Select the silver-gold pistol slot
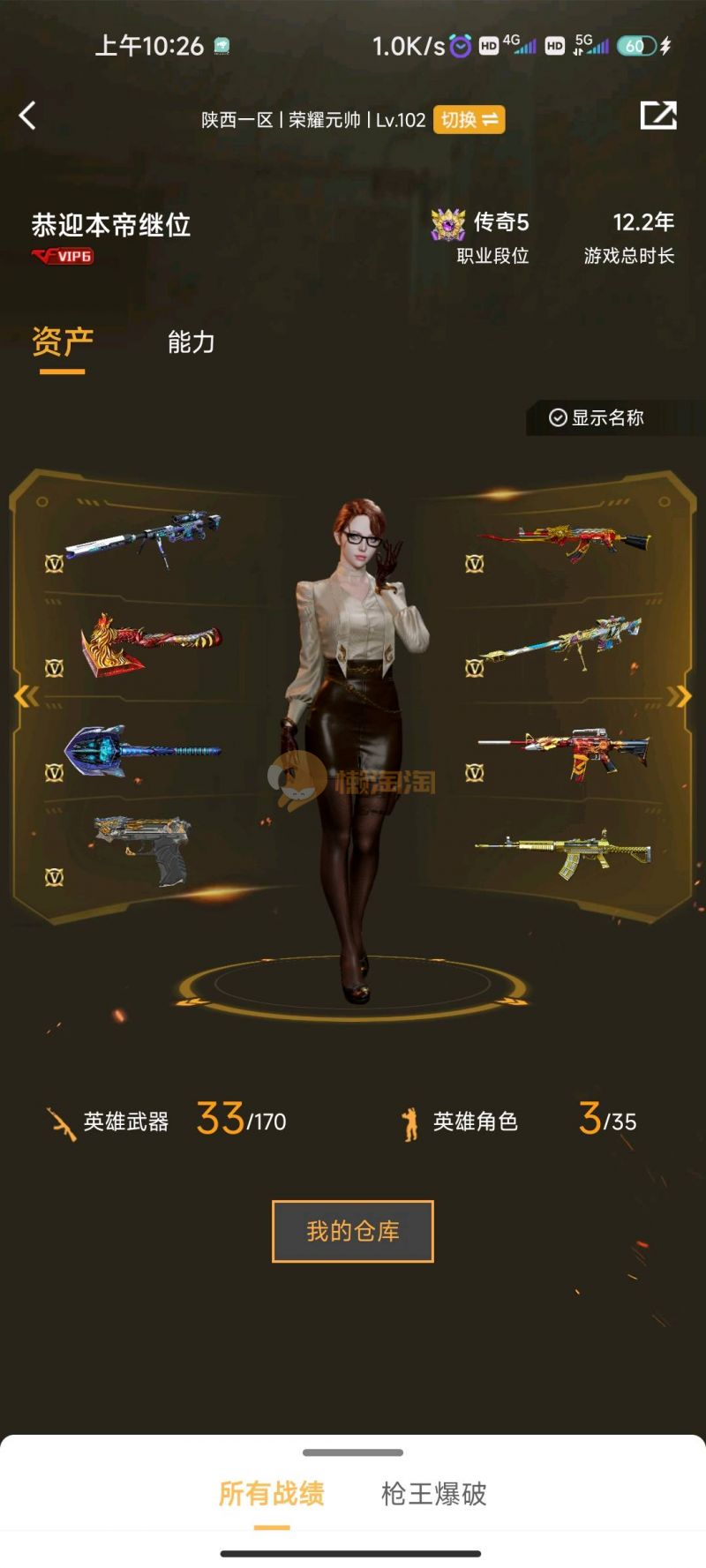 tap(142, 850)
